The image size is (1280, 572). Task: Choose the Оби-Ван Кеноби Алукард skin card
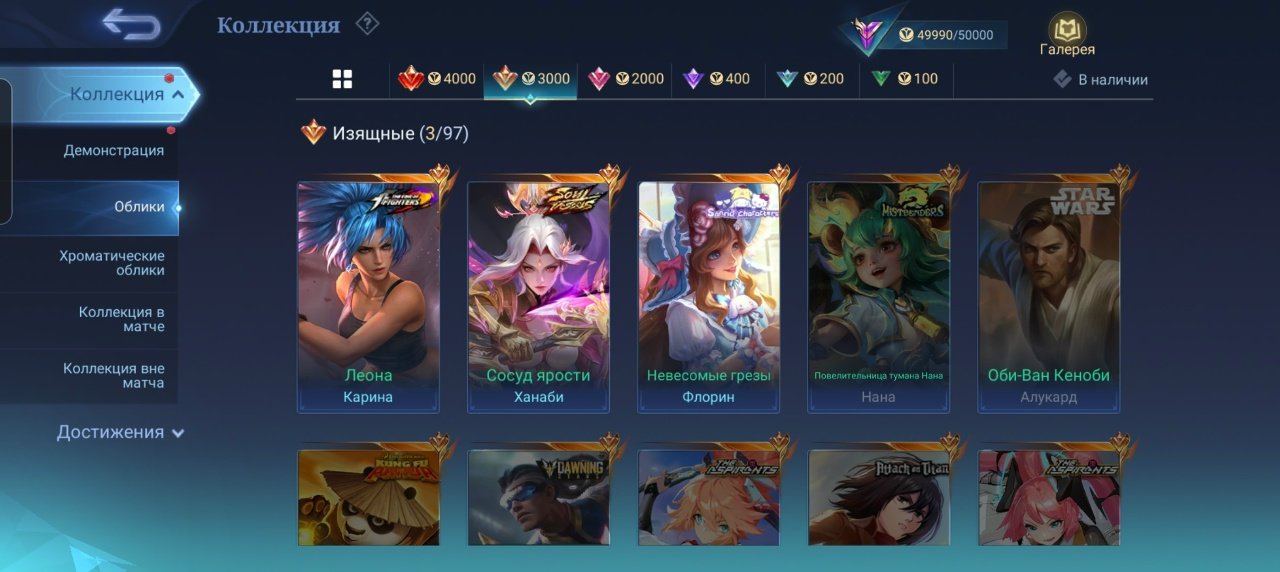(x=1048, y=297)
